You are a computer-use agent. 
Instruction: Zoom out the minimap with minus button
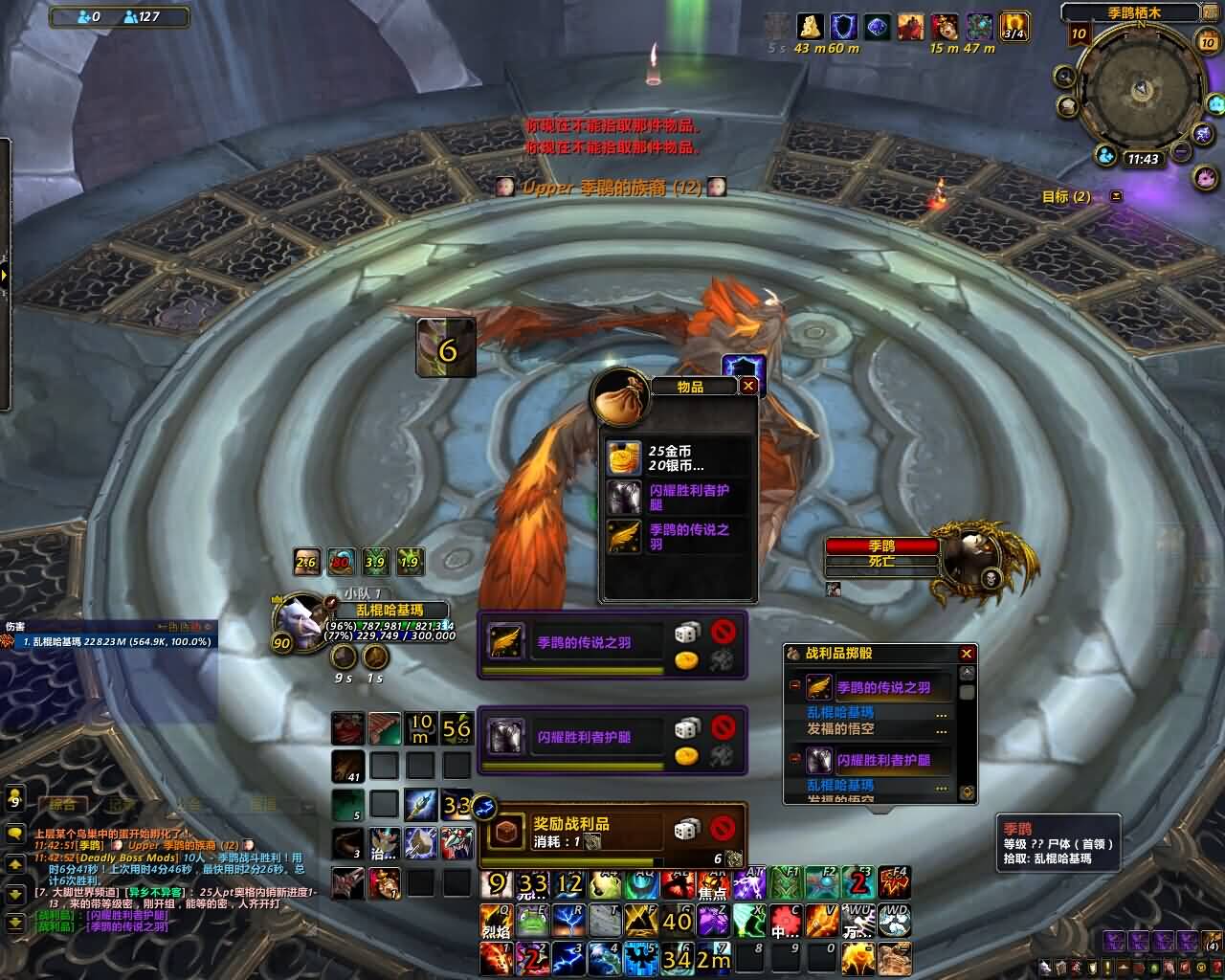(1181, 151)
